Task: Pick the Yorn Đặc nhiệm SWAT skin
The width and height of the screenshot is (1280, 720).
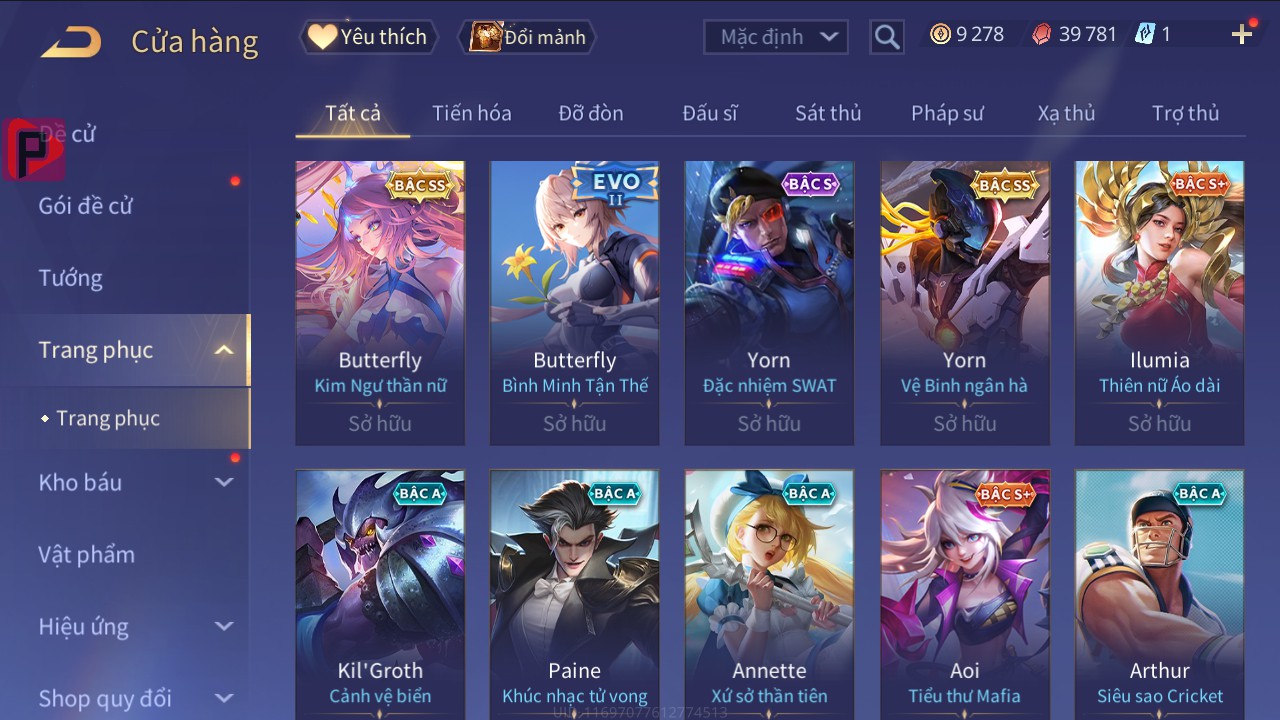Action: 769,302
